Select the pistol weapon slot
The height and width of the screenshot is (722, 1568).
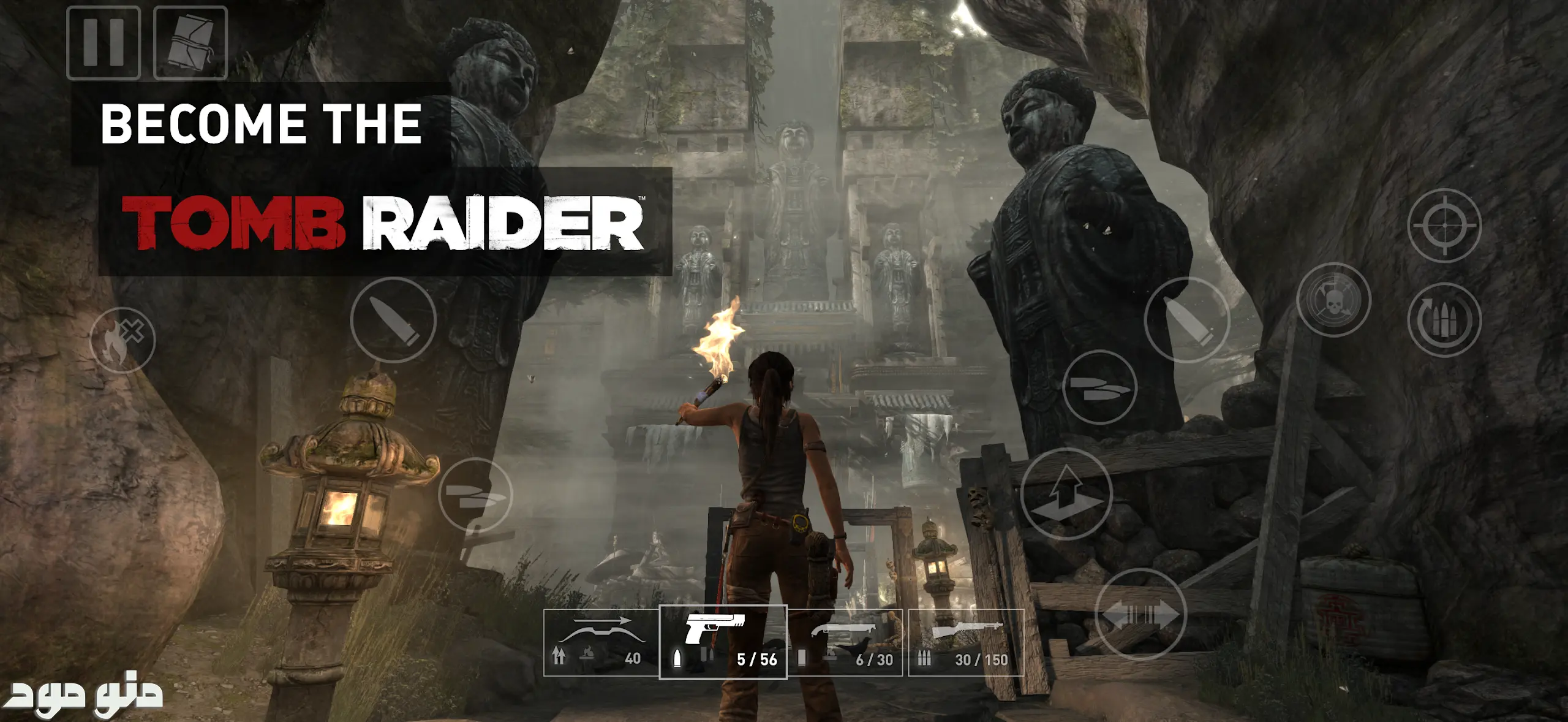[x=723, y=642]
